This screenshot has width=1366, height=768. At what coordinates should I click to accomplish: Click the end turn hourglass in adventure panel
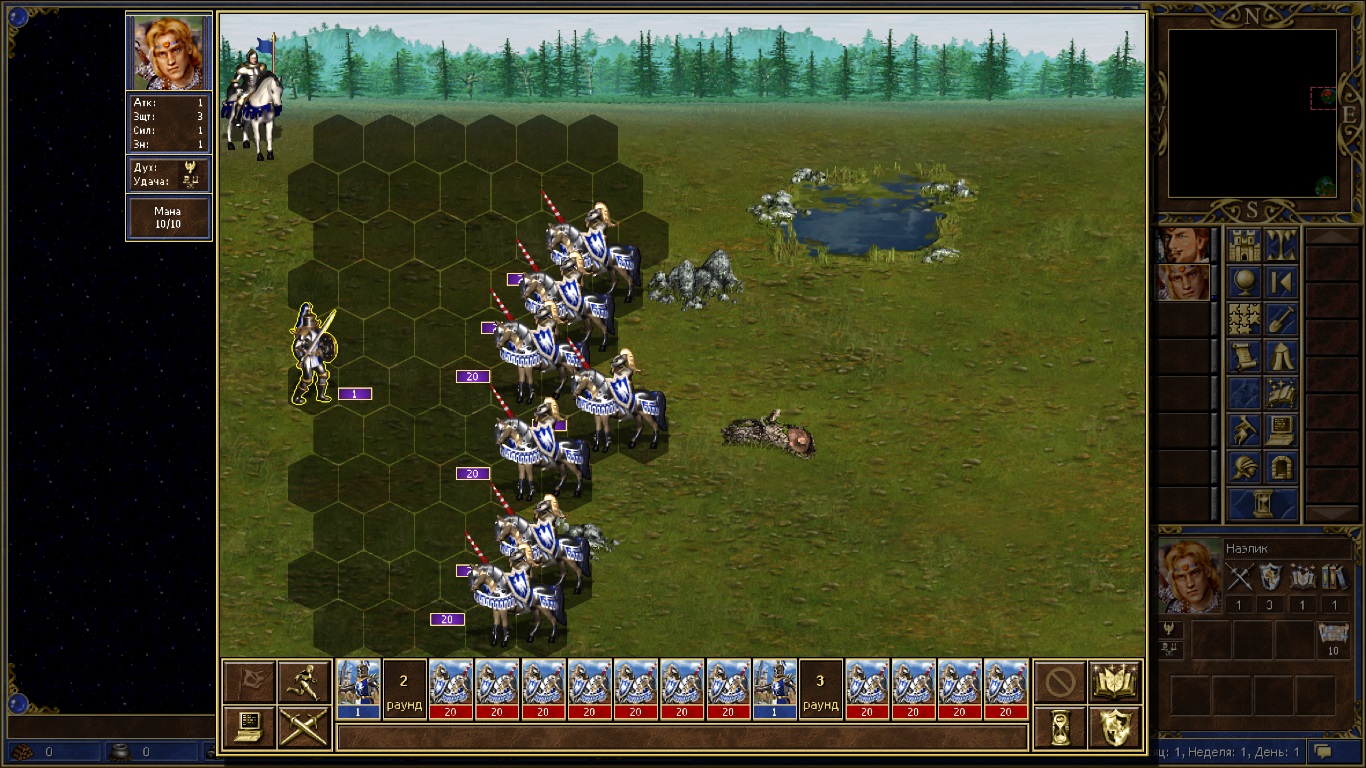1263,505
